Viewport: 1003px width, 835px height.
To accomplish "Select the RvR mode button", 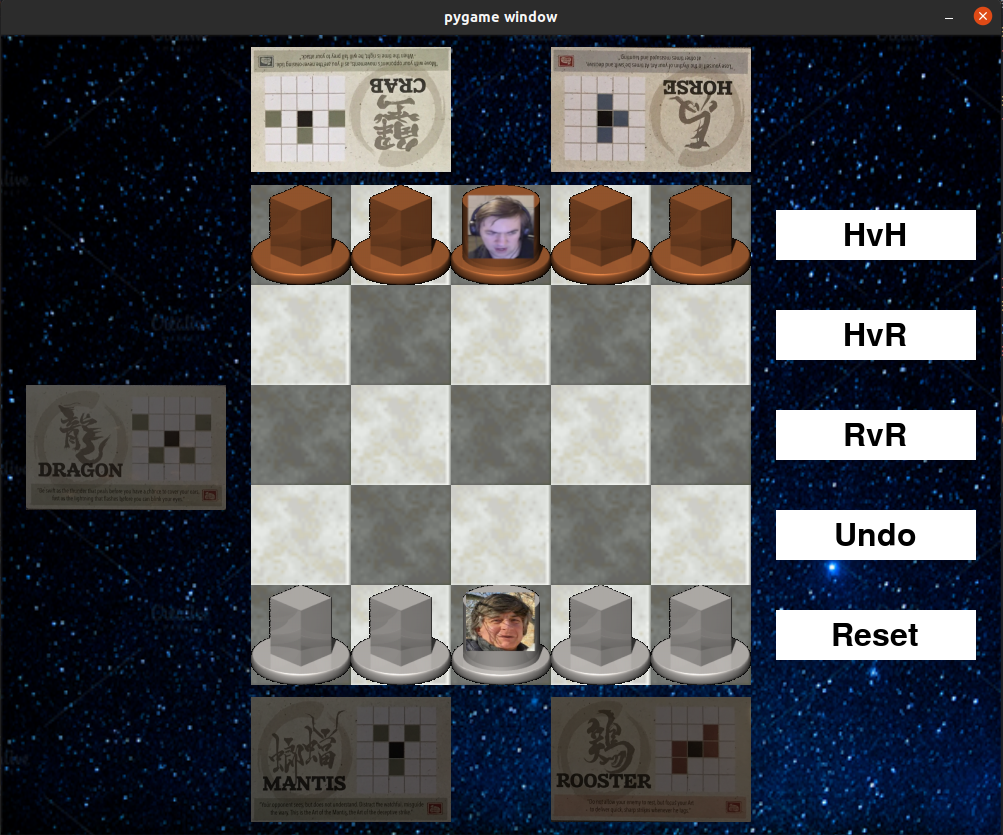I will click(875, 435).
